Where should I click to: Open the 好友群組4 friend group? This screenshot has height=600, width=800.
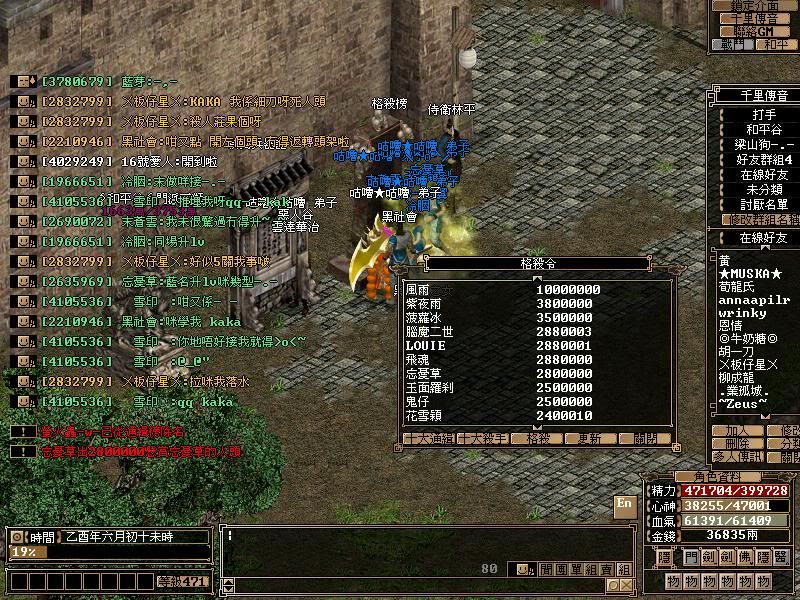[x=760, y=159]
